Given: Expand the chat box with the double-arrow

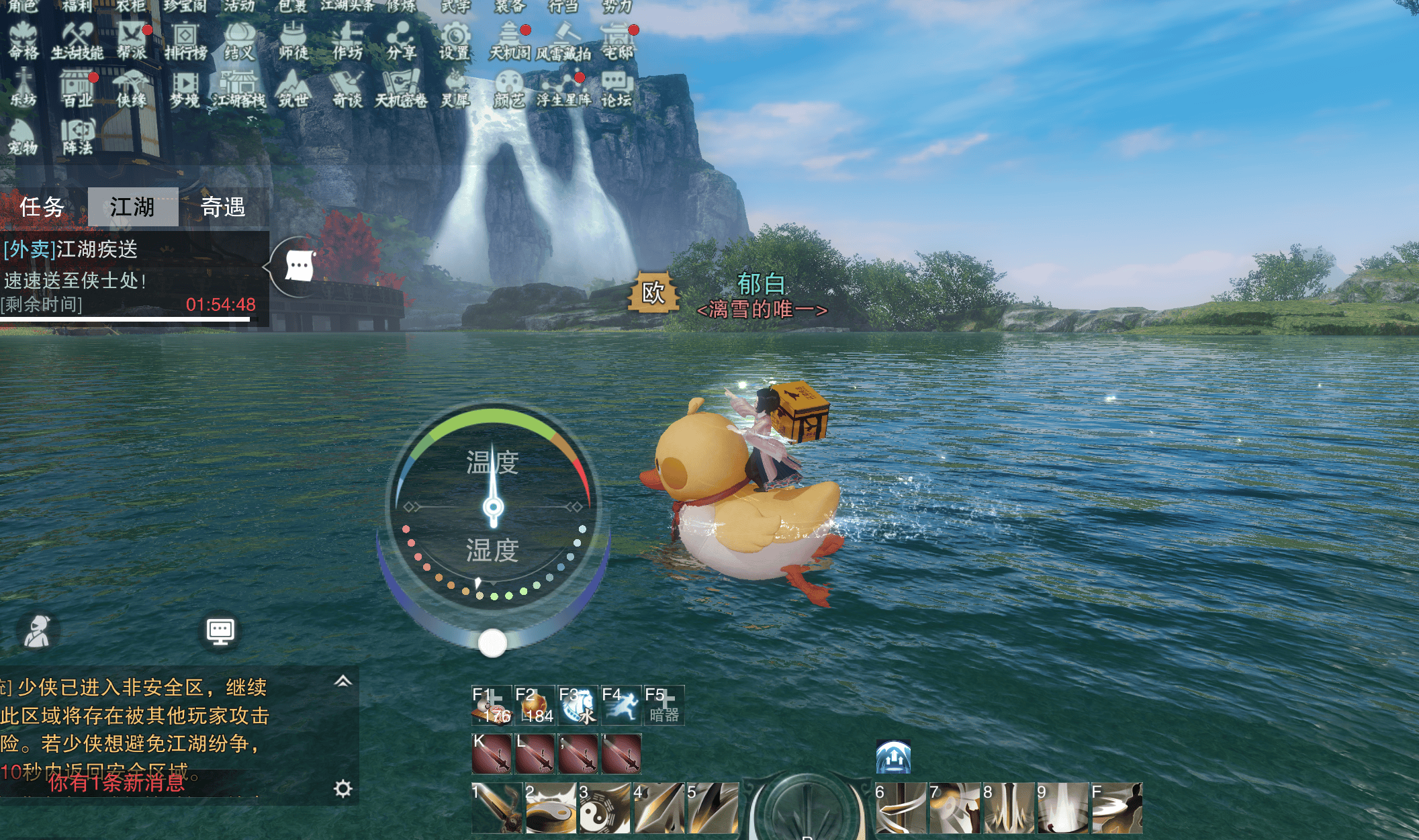Looking at the screenshot, I should pos(343,682).
